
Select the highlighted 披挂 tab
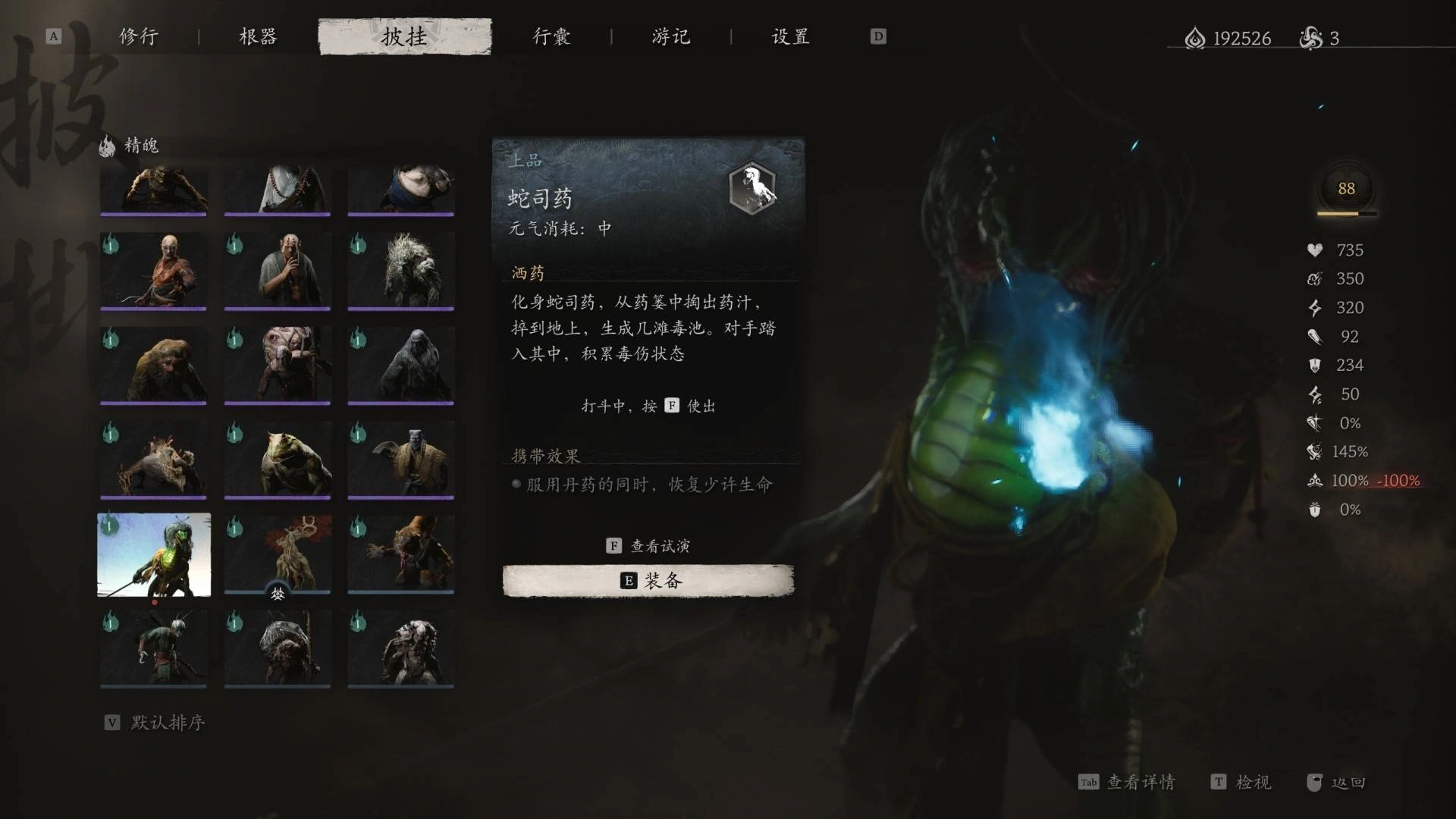point(404,36)
